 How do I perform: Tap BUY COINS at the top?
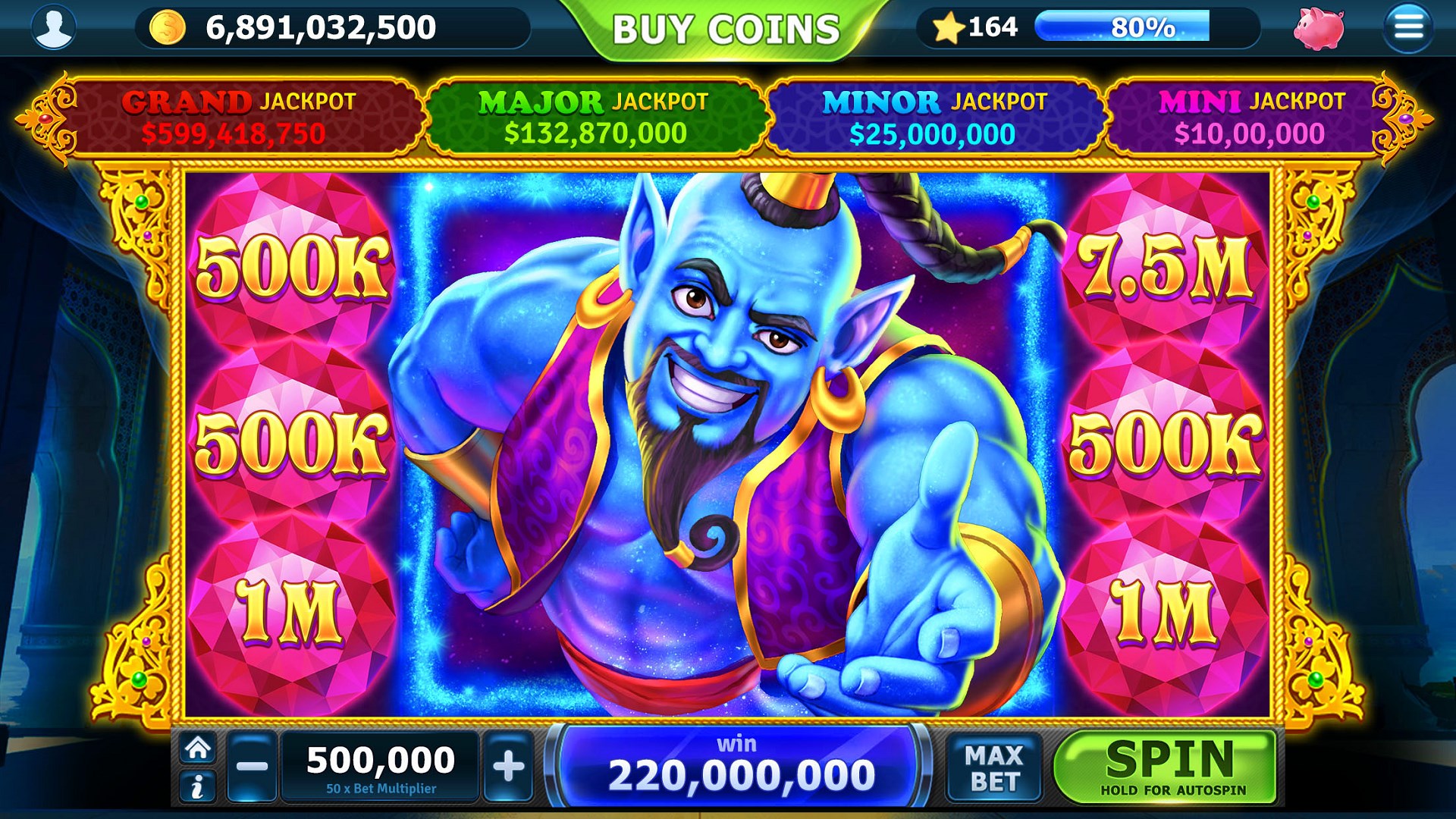pyautogui.click(x=726, y=26)
